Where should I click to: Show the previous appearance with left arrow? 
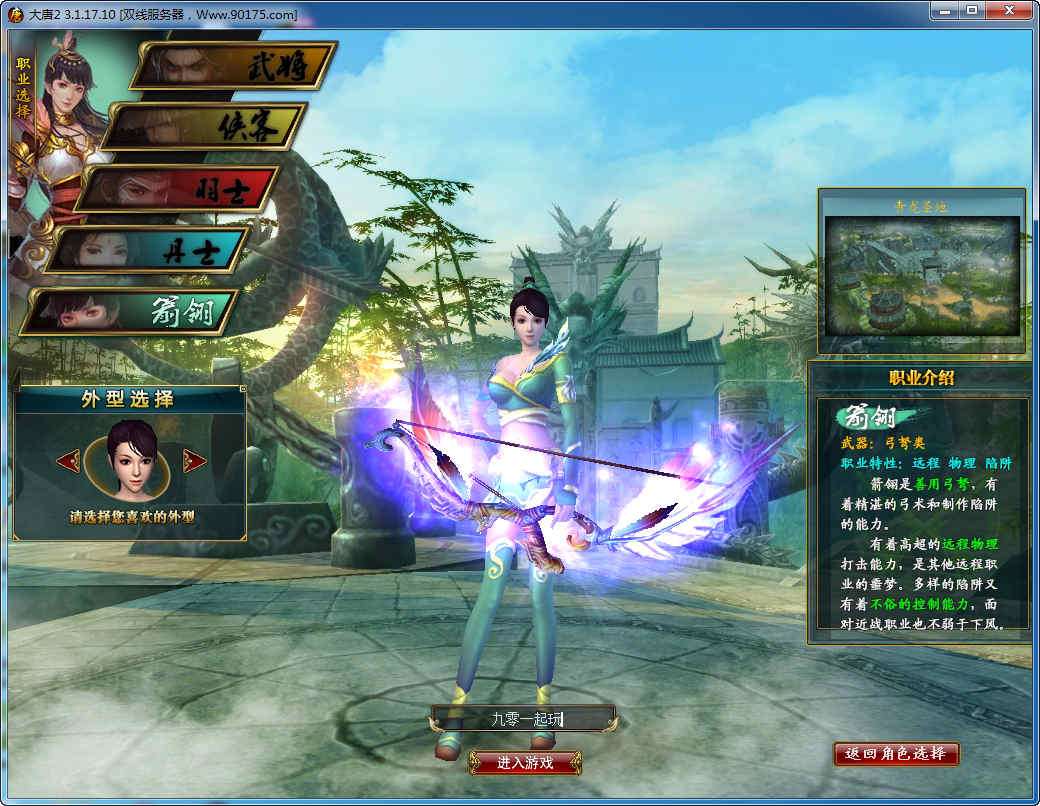[x=68, y=461]
